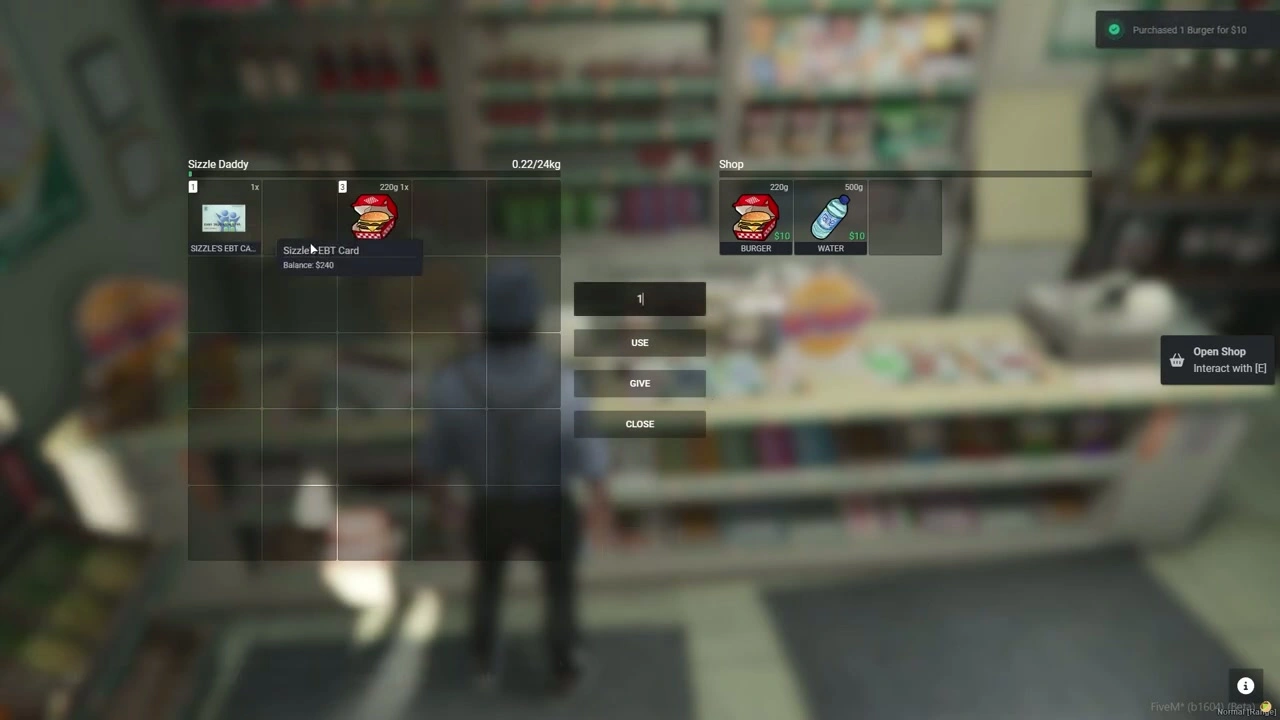Open the info icon button
The height and width of the screenshot is (720, 1280).
coord(1245,686)
